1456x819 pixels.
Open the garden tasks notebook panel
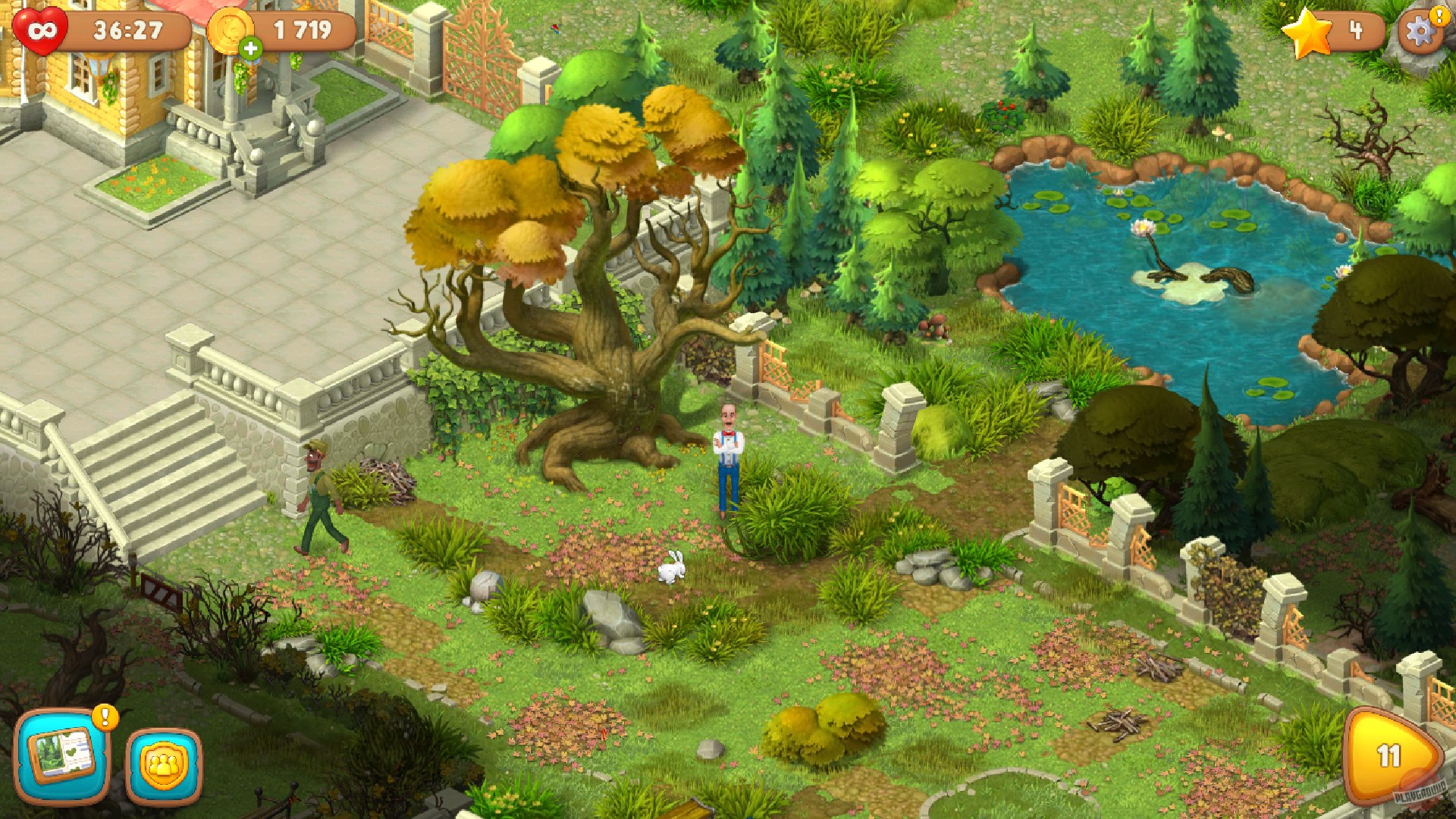pos(63,755)
